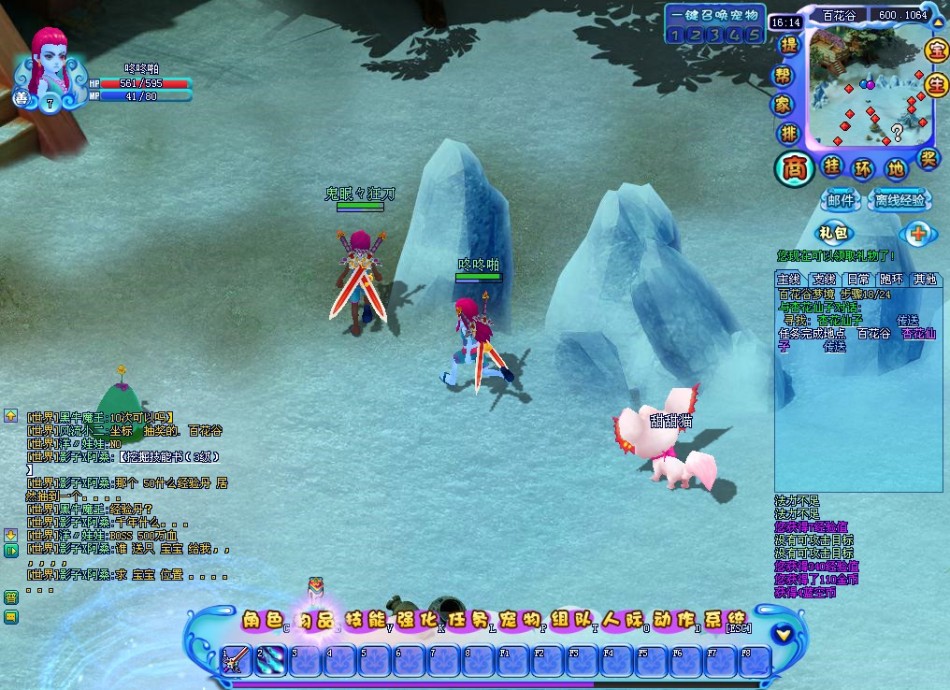The height and width of the screenshot is (690, 950).
Task: Activate the blue slash skill in slot 2
Action: 271,660
